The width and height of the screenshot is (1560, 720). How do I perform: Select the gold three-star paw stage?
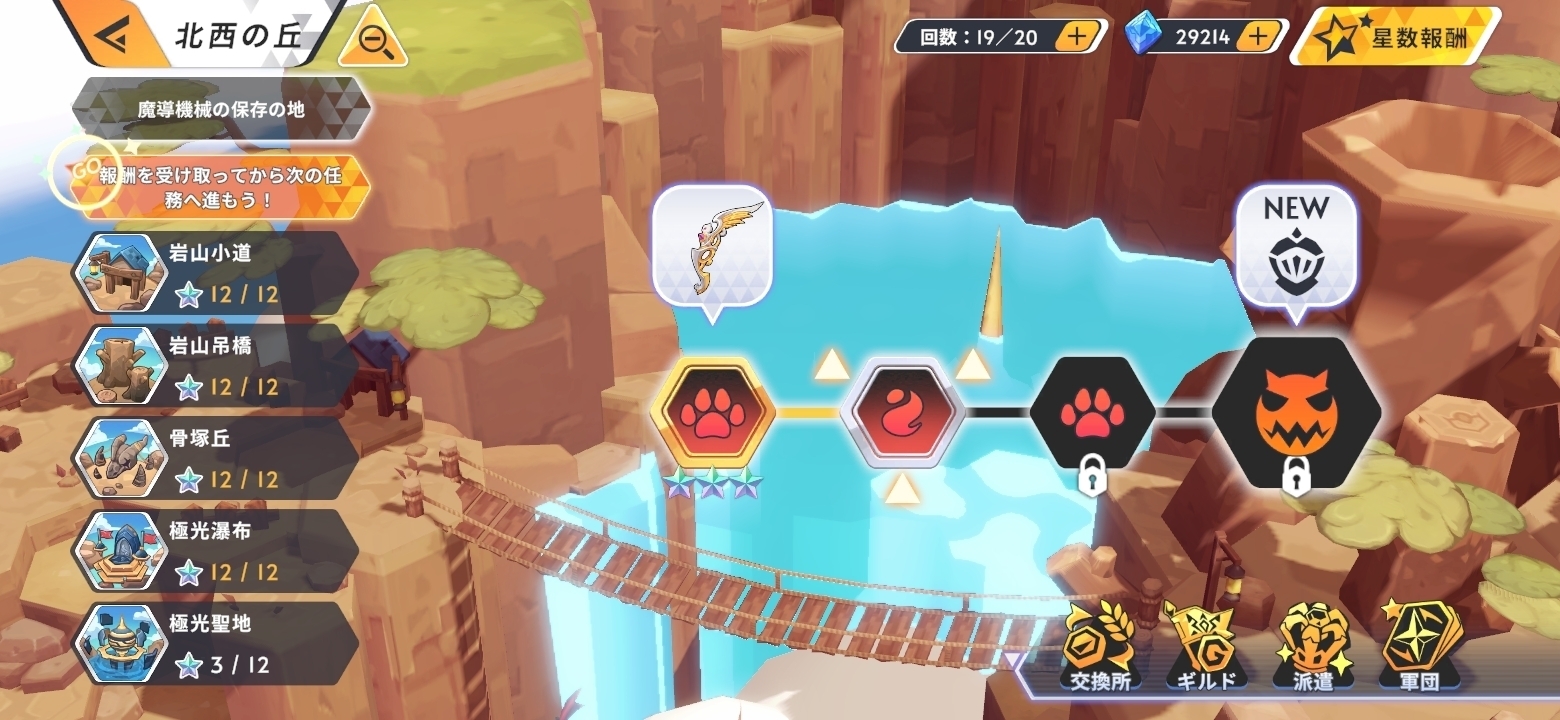point(712,412)
